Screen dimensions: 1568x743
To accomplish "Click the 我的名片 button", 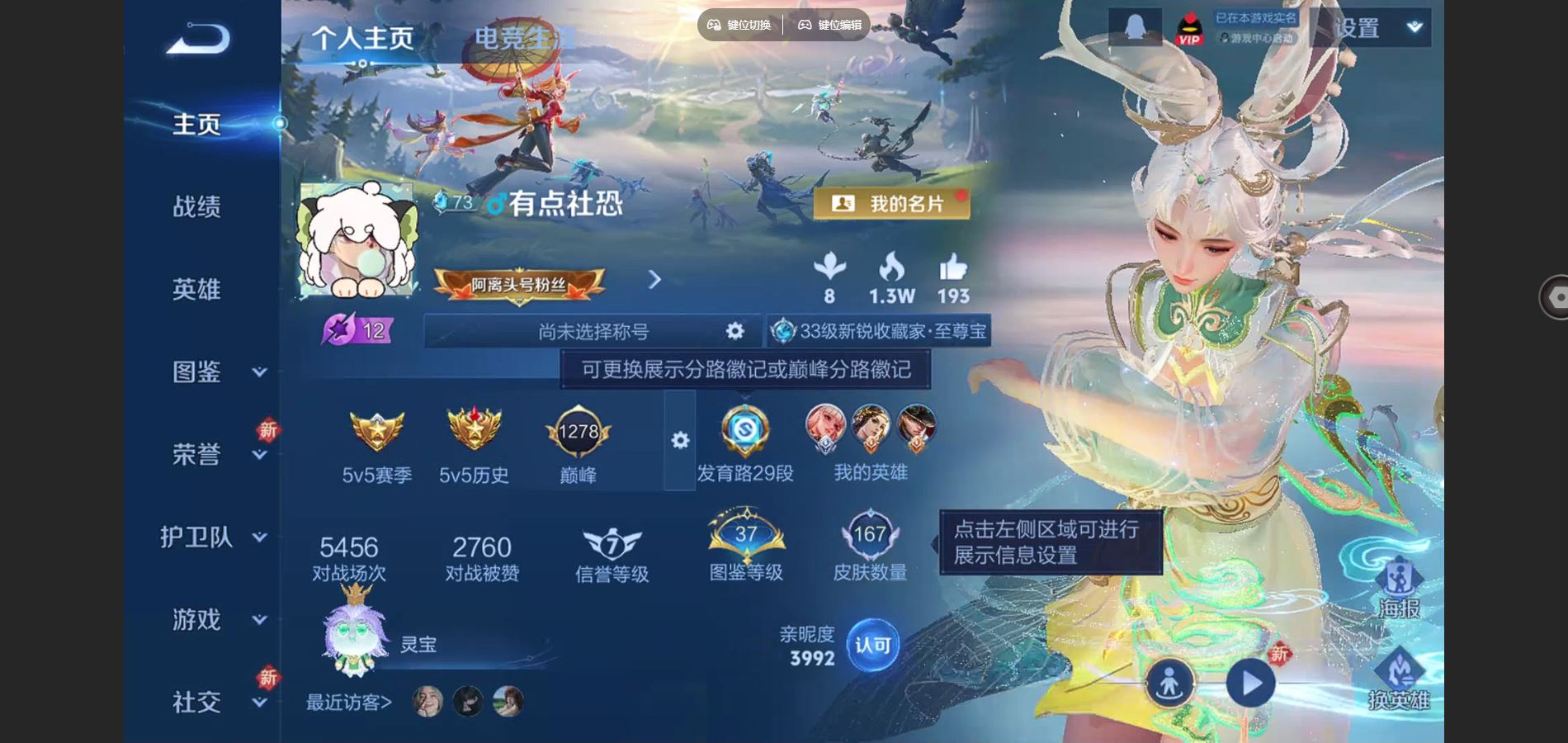I will click(x=893, y=202).
